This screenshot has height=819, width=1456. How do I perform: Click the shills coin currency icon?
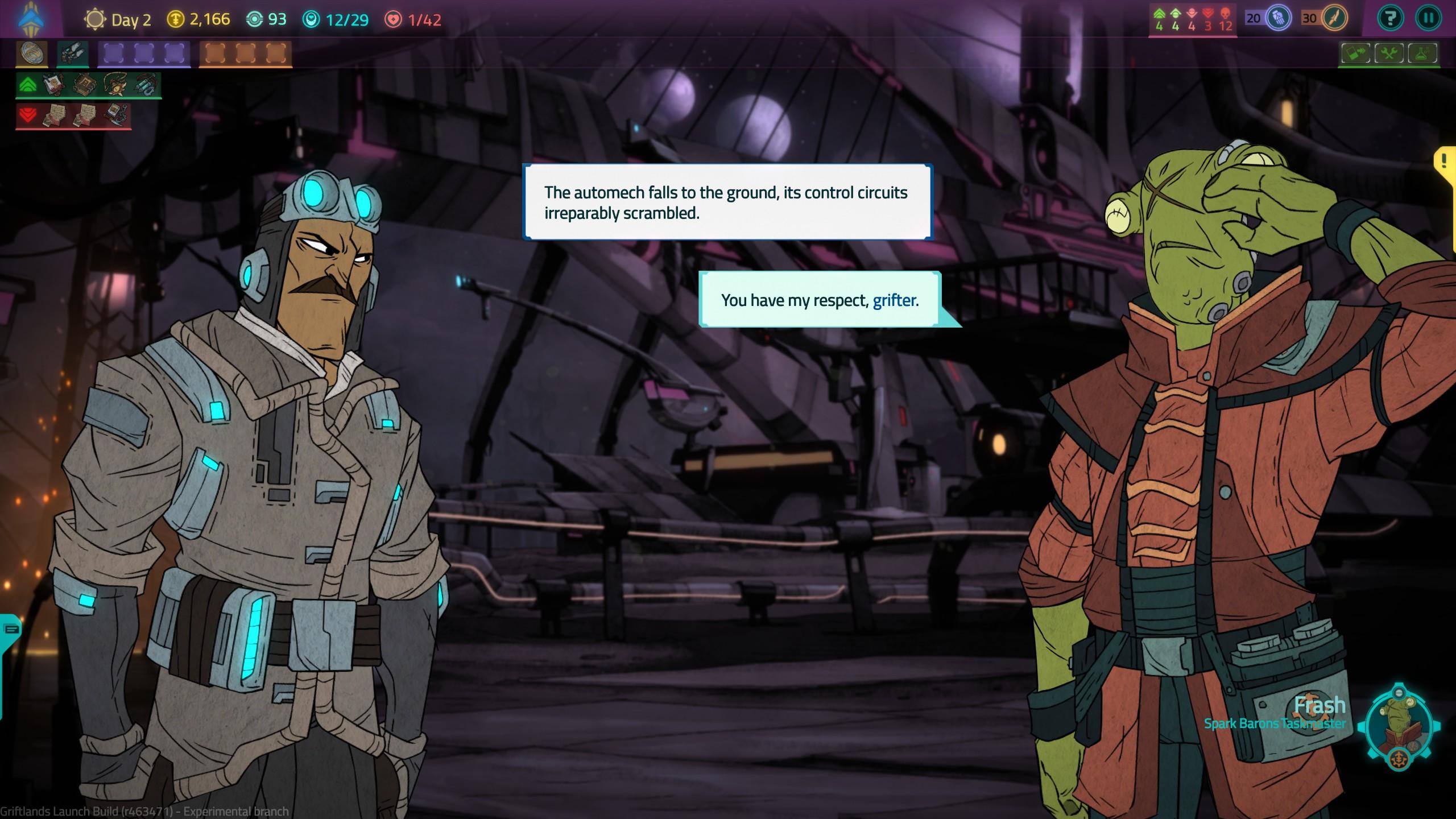176,19
